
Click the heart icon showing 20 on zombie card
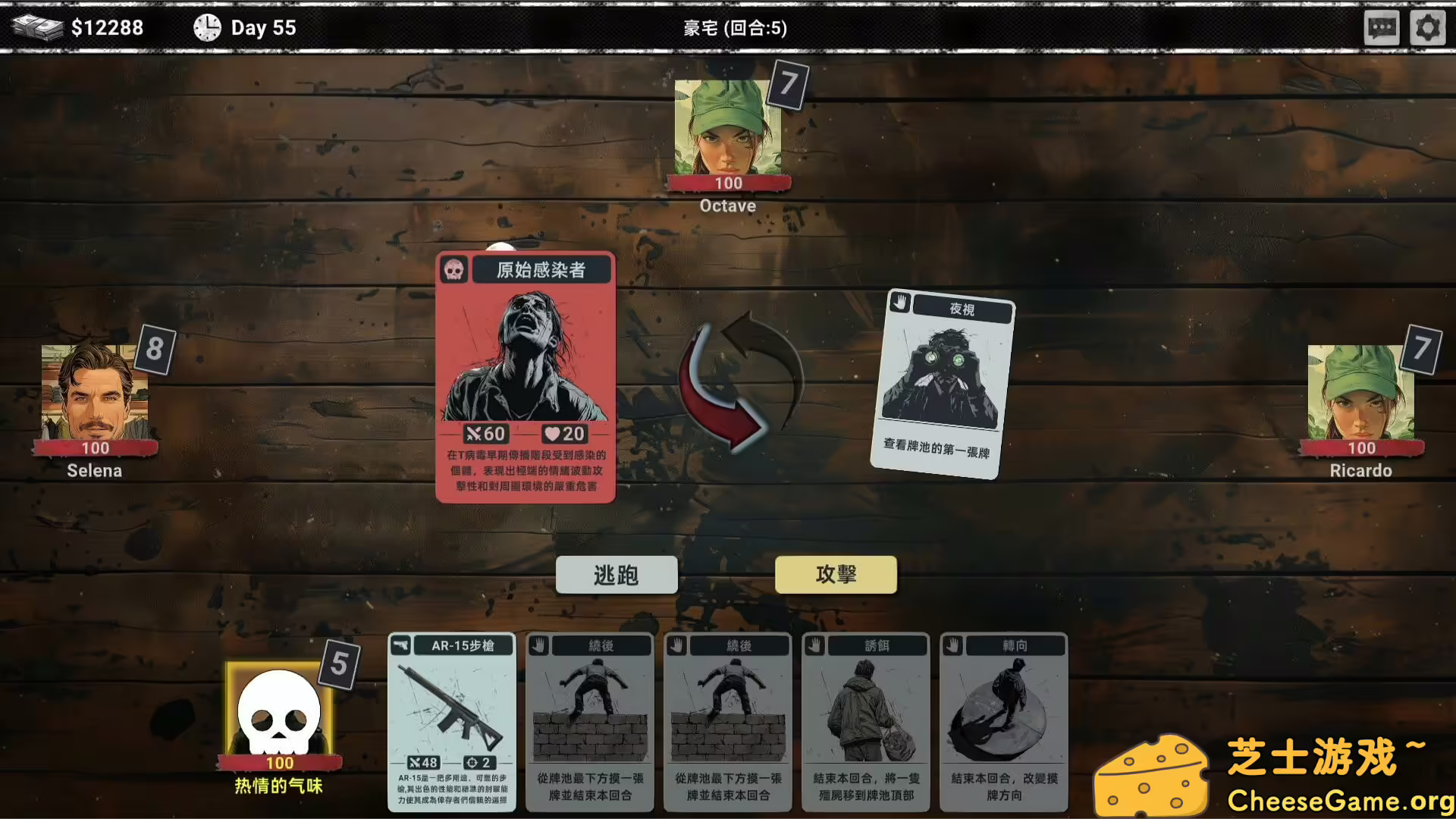point(554,434)
